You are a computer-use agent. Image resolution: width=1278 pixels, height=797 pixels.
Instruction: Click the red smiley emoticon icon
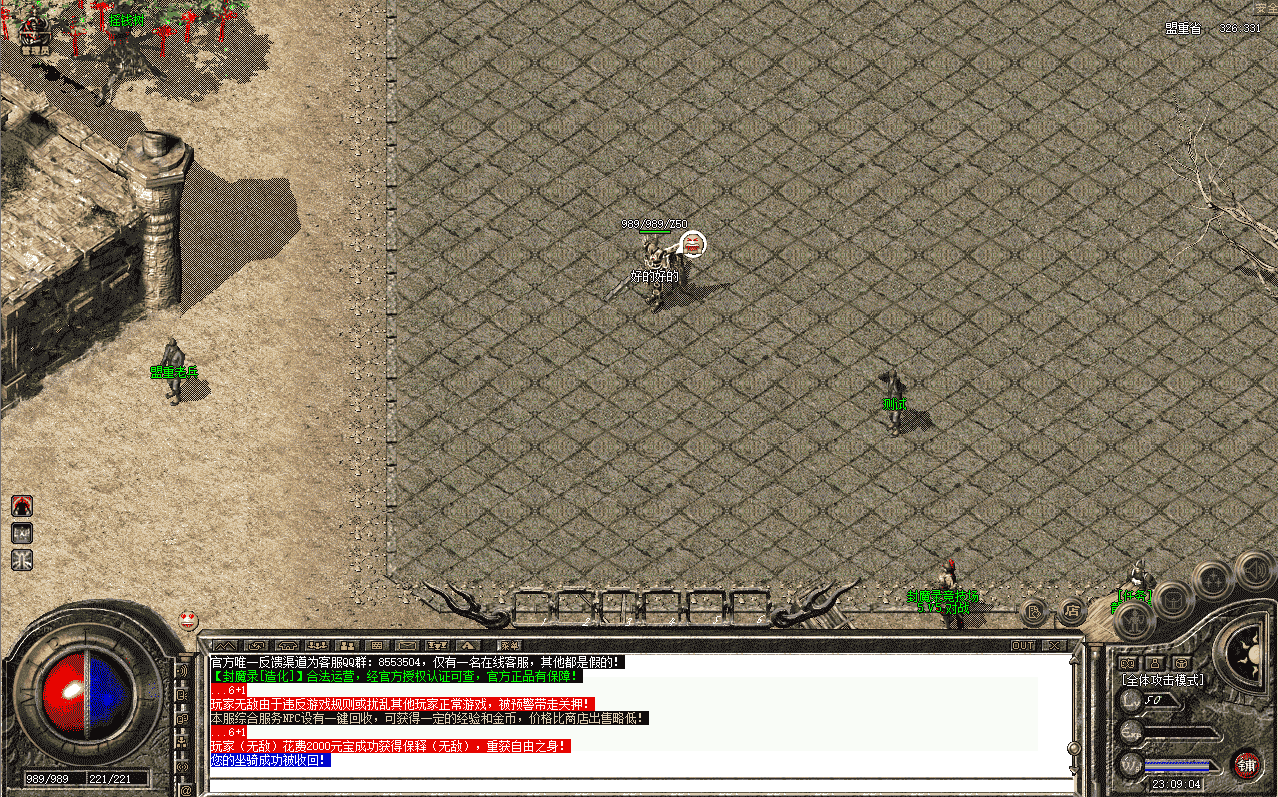coord(188,620)
